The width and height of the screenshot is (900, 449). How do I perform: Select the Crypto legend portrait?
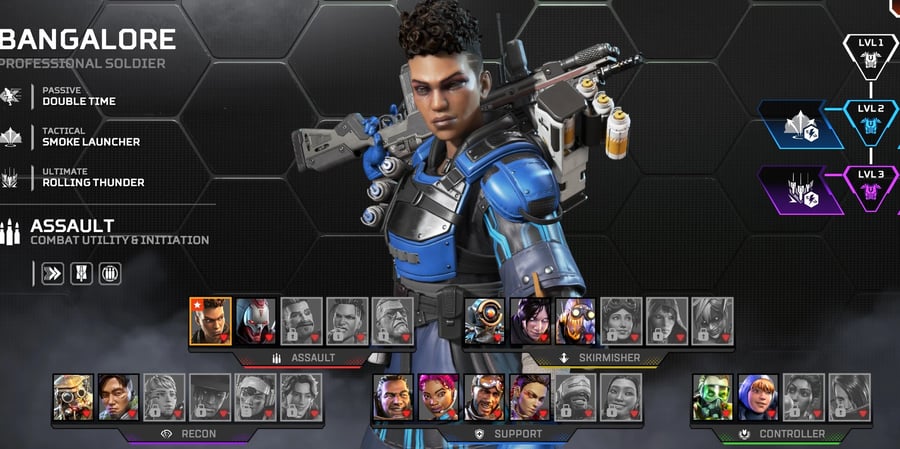pos(118,397)
